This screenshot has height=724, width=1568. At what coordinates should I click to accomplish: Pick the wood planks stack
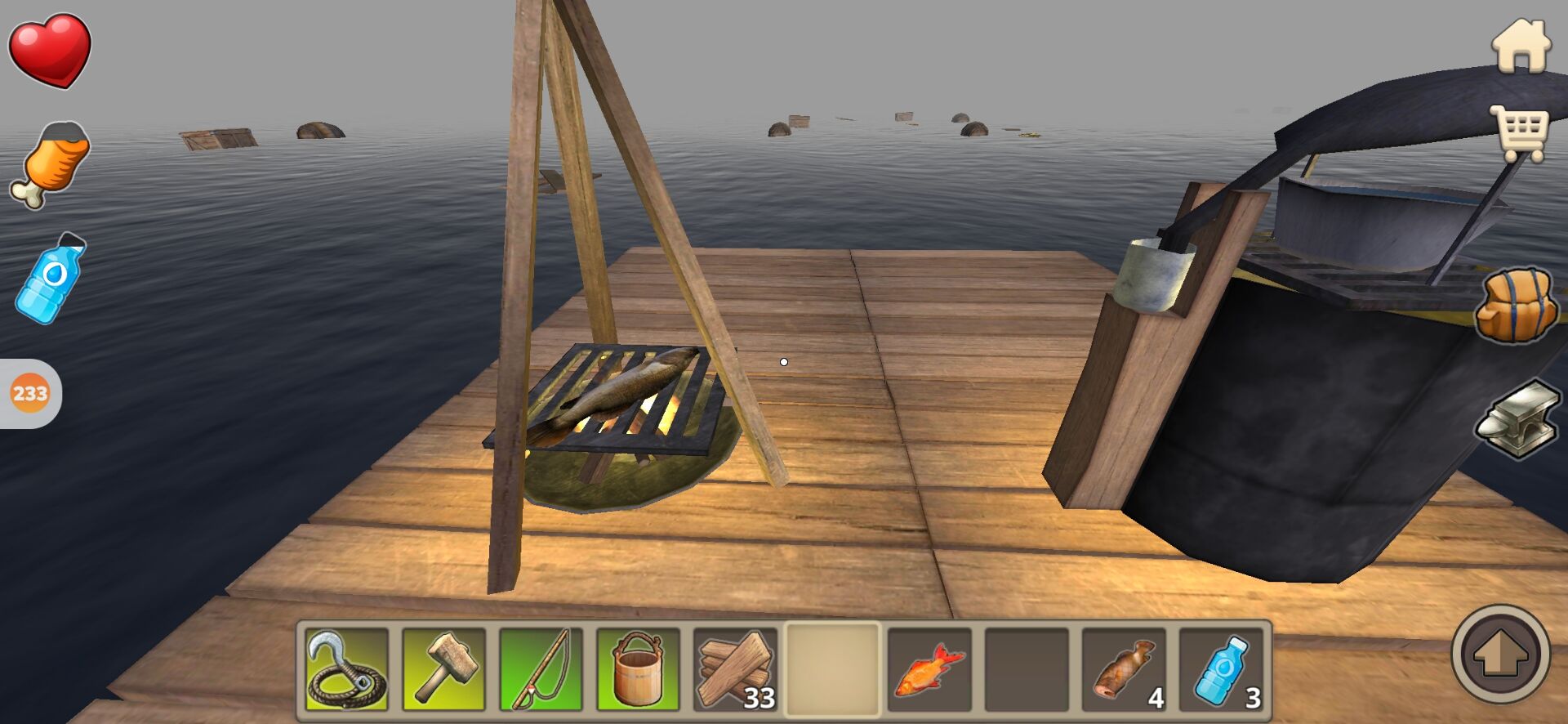pyautogui.click(x=735, y=669)
